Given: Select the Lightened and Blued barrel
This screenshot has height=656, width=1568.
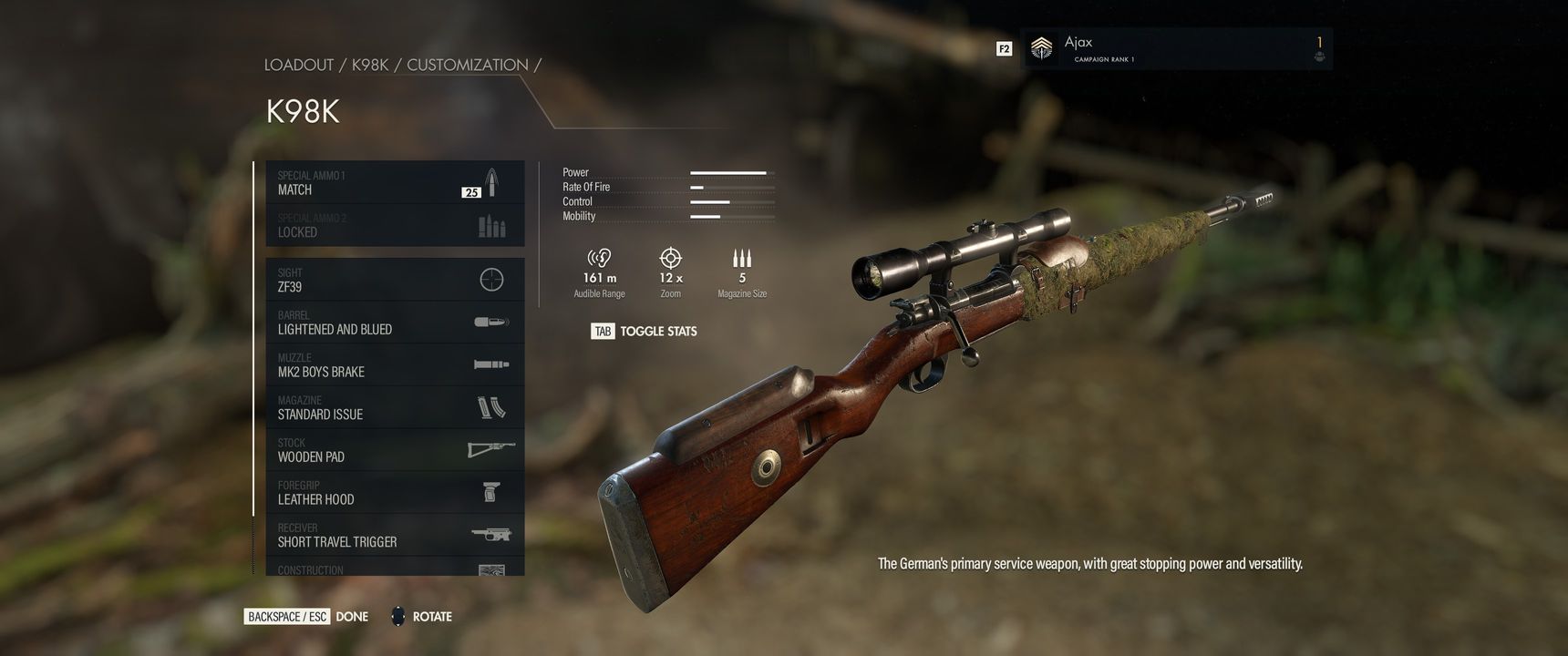Looking at the screenshot, I should 395,323.
